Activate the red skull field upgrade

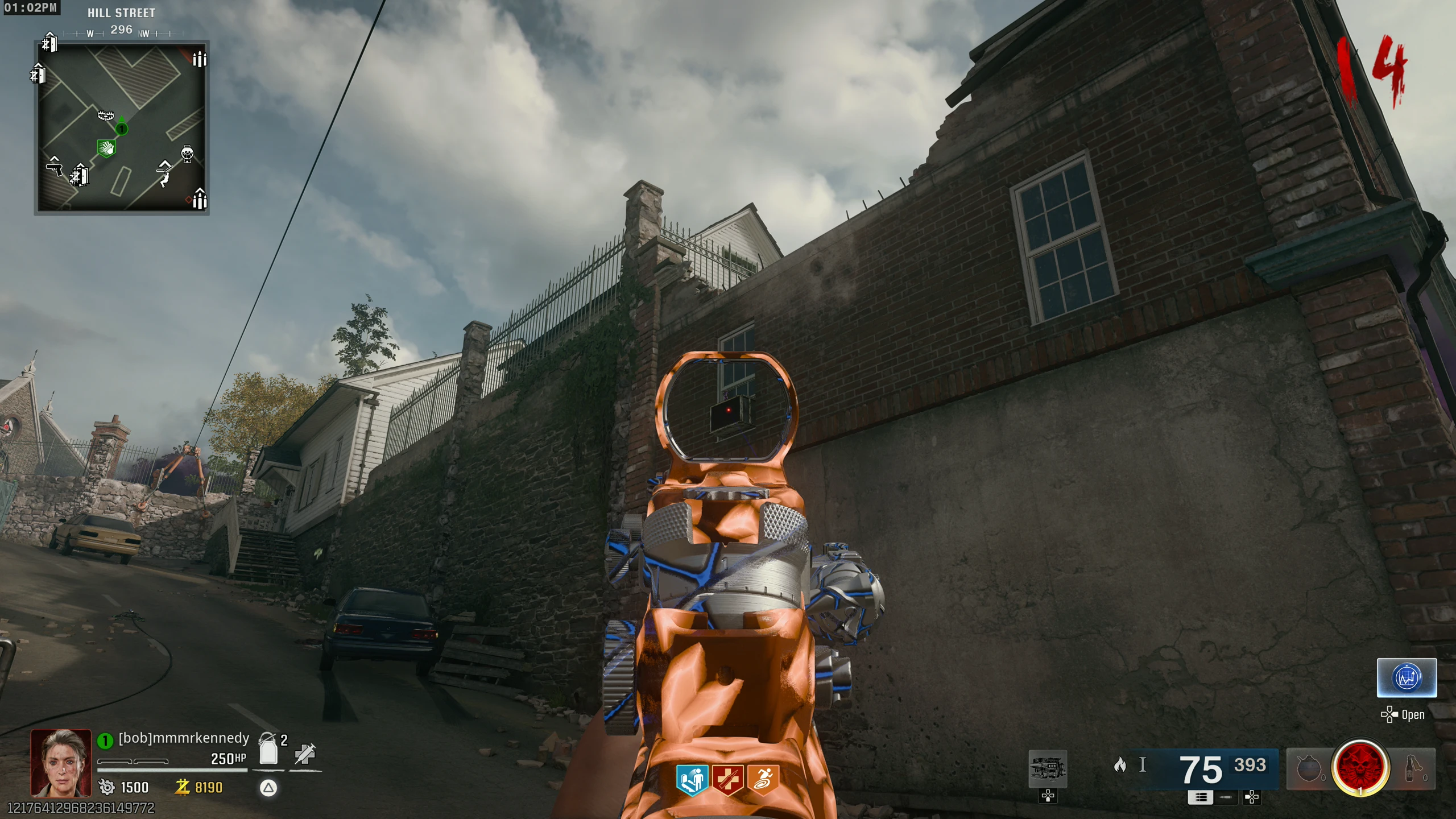pos(1360,768)
